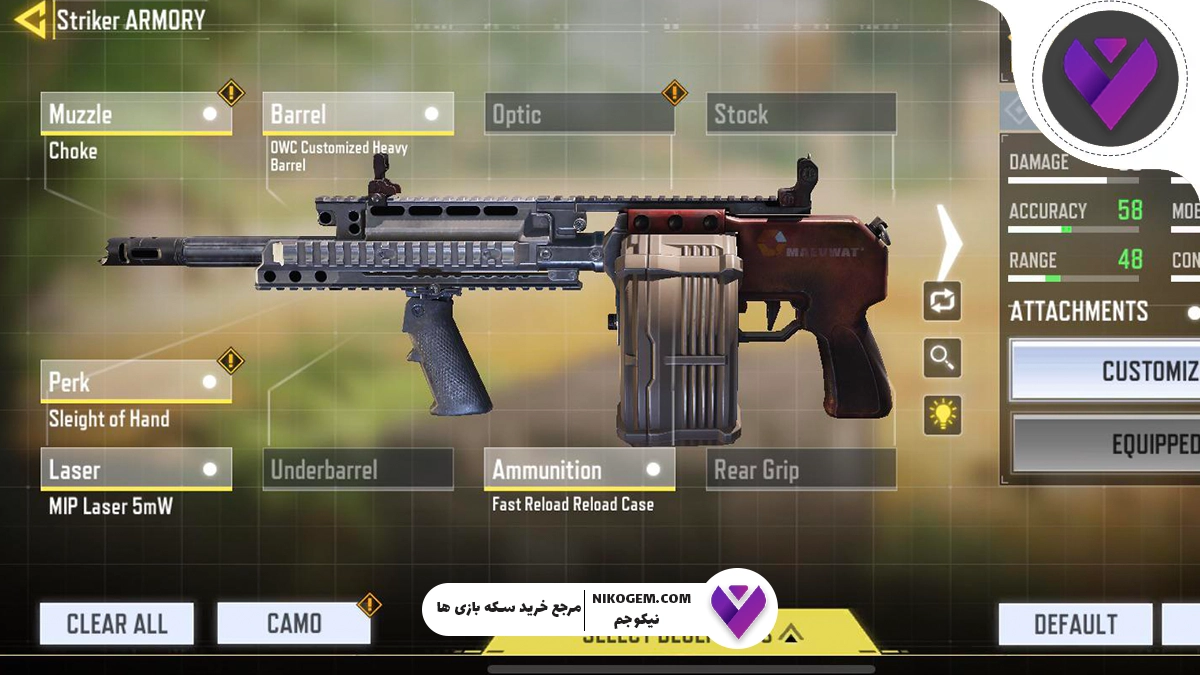Open the Stock attachment slot

[800, 114]
